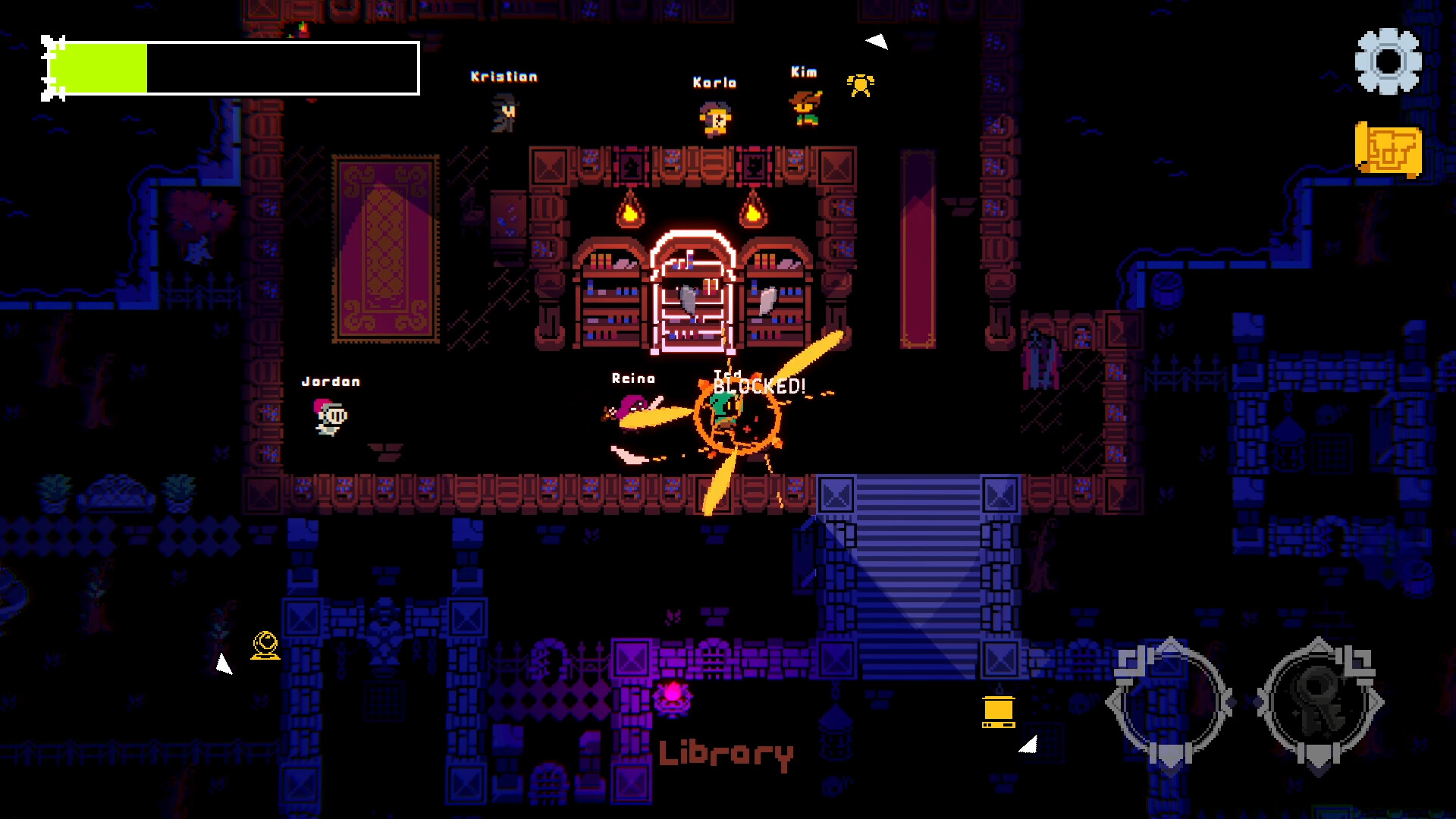1456x819 pixels.
Task: Open the settings gear icon
Action: click(1387, 60)
